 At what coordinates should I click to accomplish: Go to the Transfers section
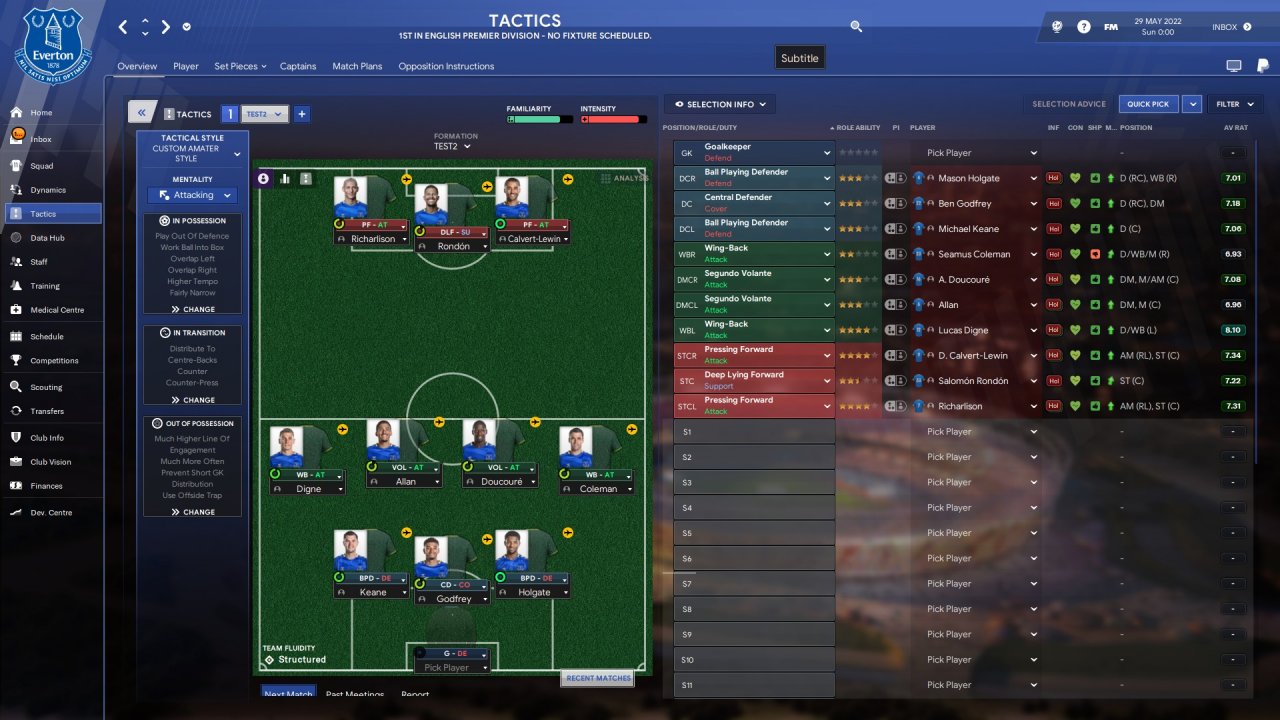point(46,411)
